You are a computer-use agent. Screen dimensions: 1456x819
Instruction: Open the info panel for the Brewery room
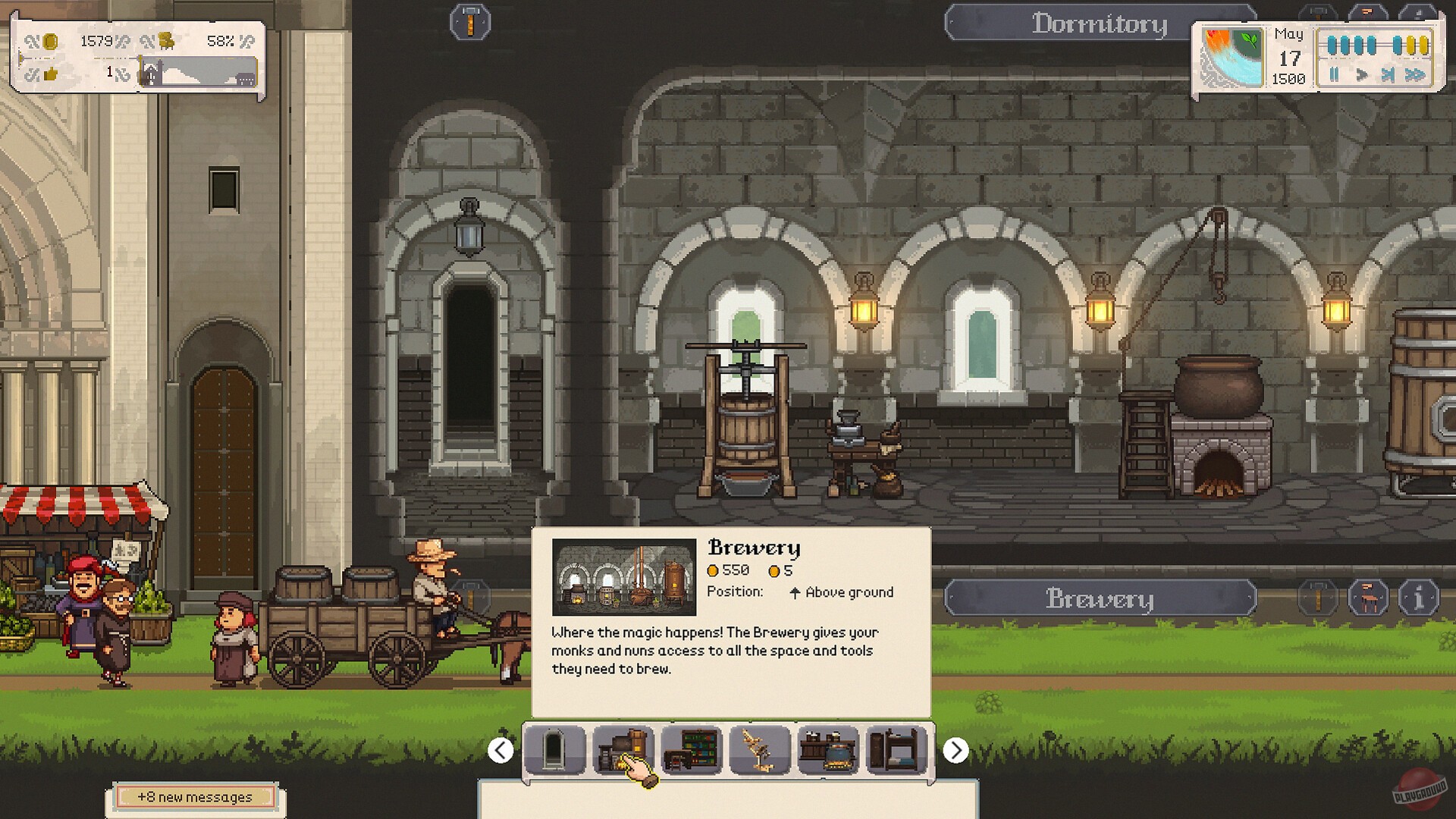[1418, 598]
